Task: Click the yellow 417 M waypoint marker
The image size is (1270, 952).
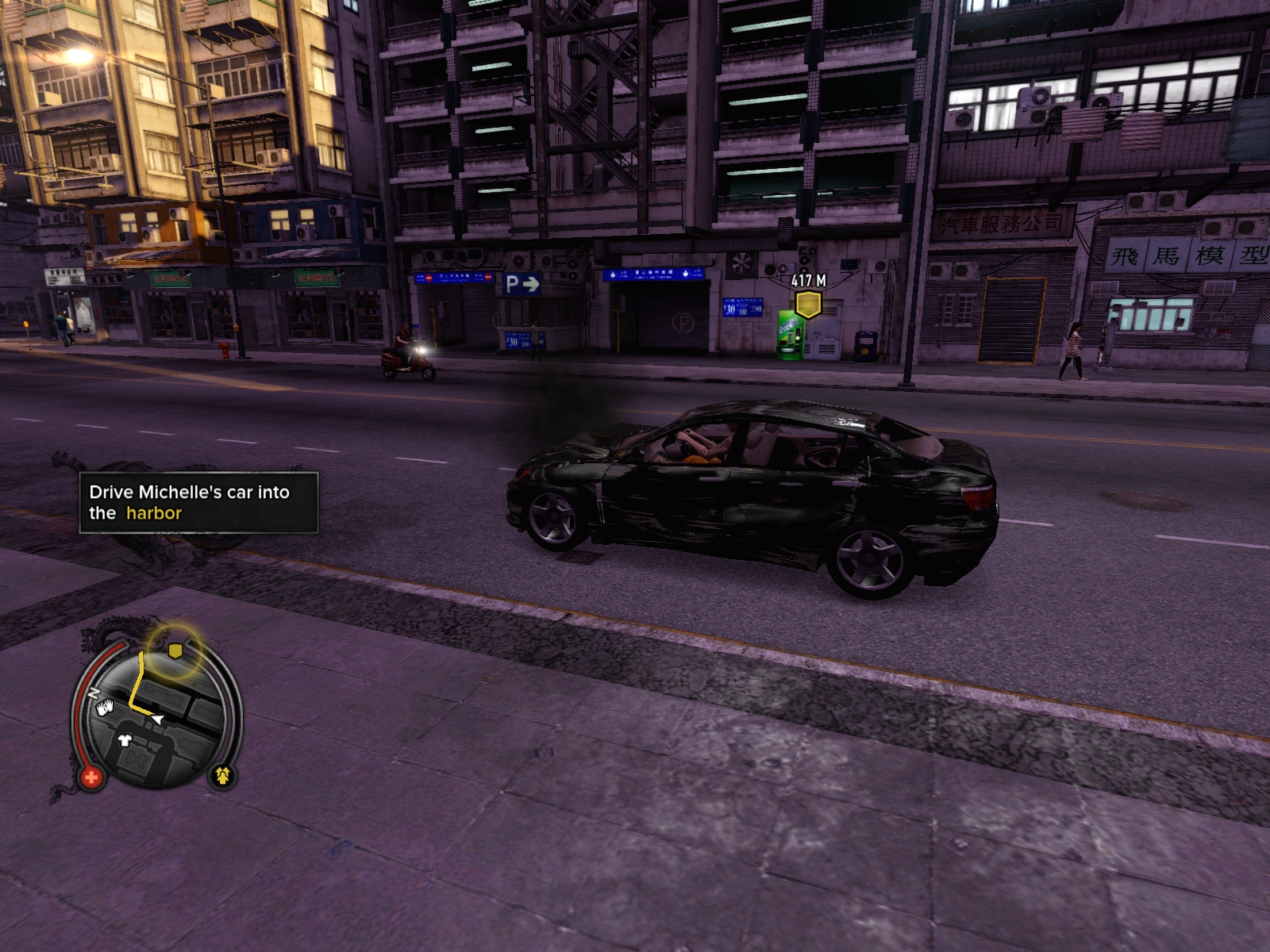Action: [808, 304]
